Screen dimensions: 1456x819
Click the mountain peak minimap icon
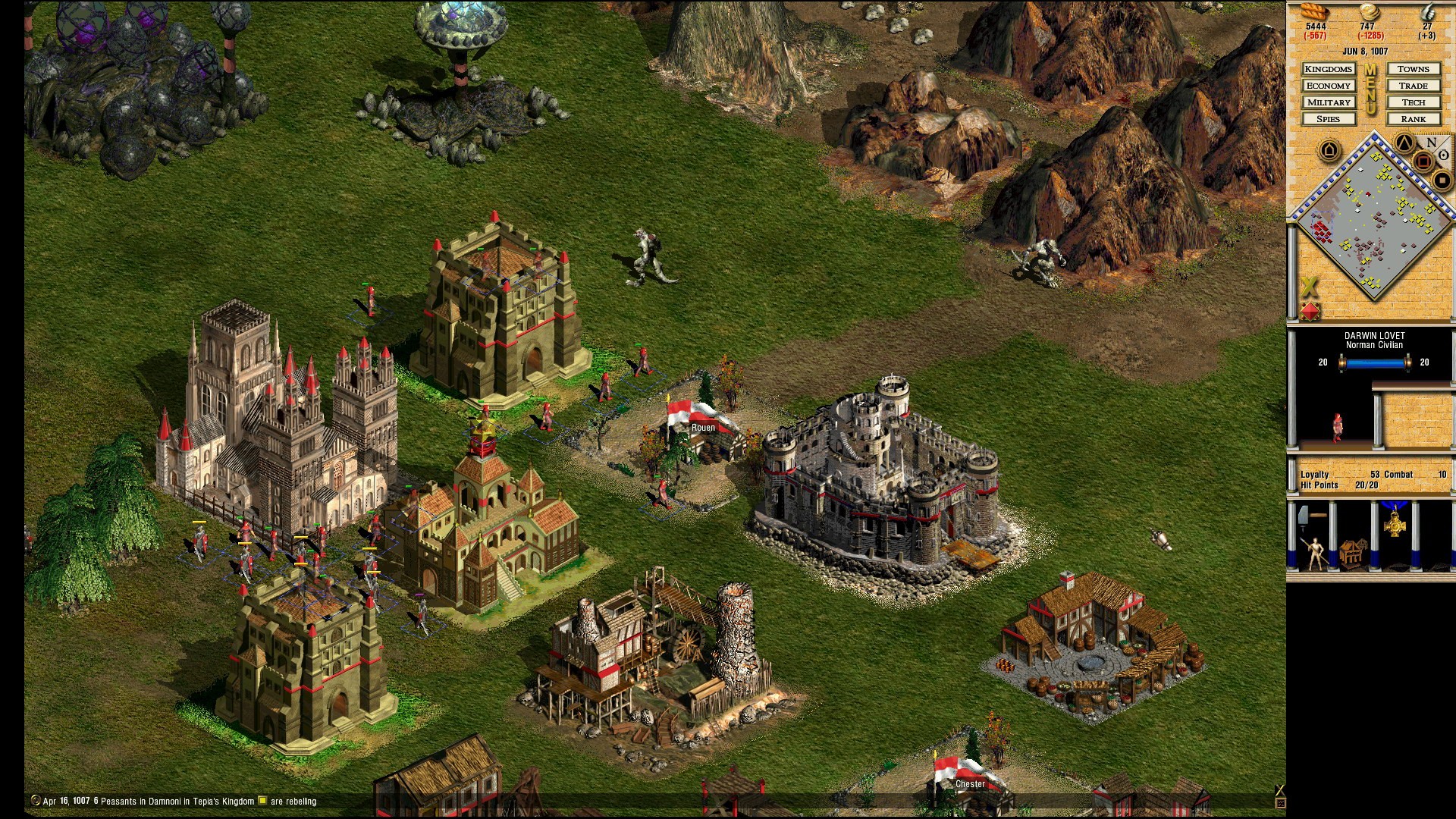(1404, 143)
